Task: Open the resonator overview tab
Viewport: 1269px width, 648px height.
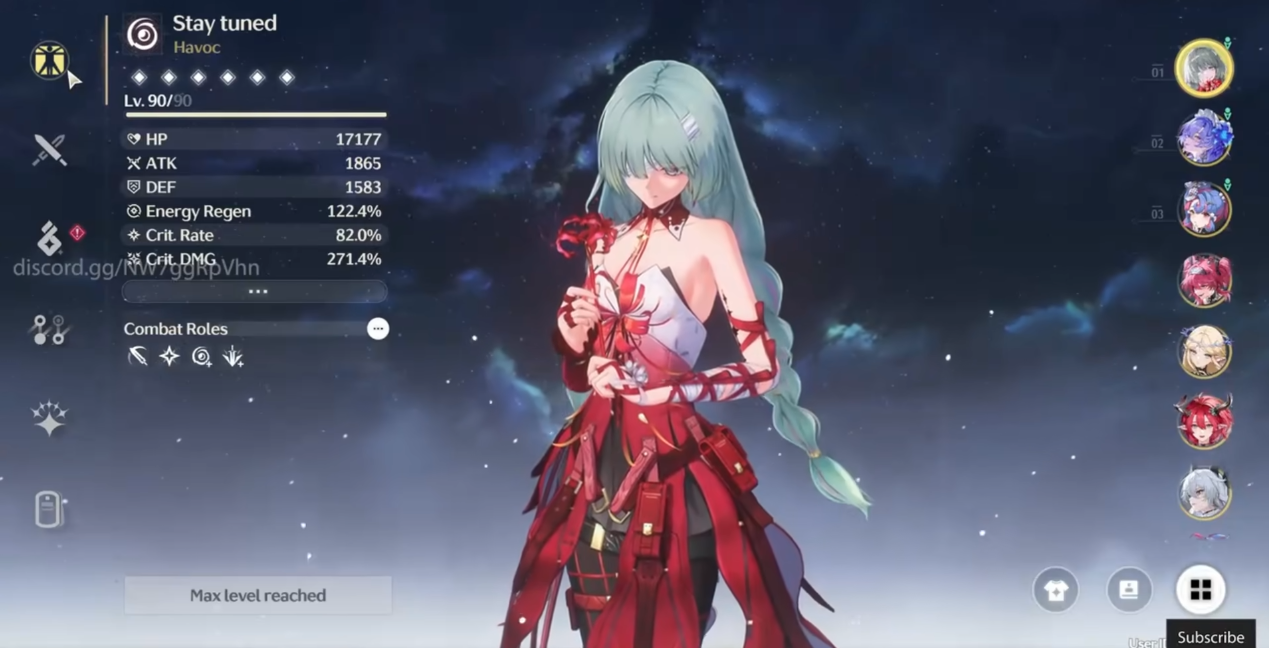Action: [x=48, y=61]
